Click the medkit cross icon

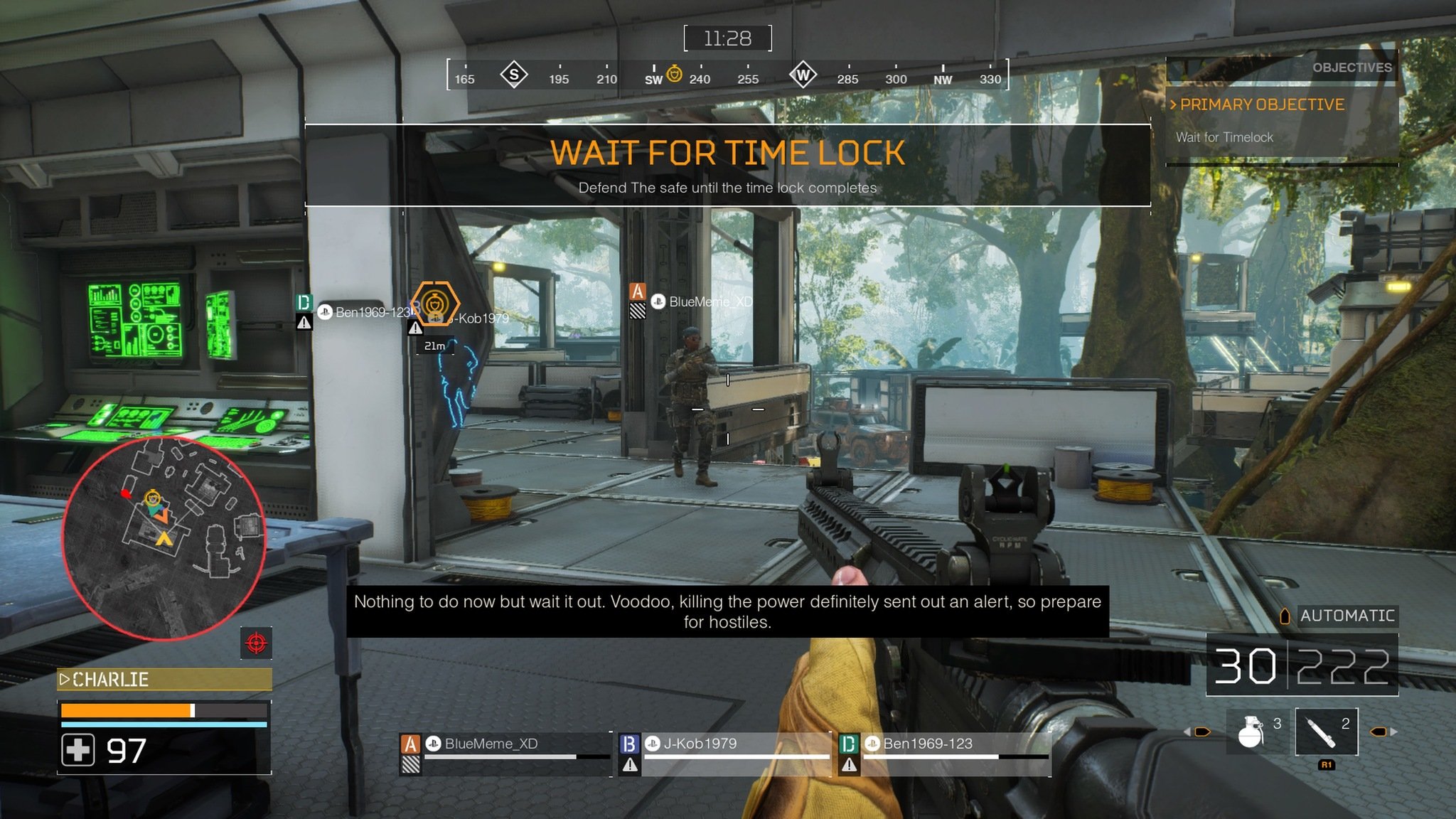pos(77,750)
